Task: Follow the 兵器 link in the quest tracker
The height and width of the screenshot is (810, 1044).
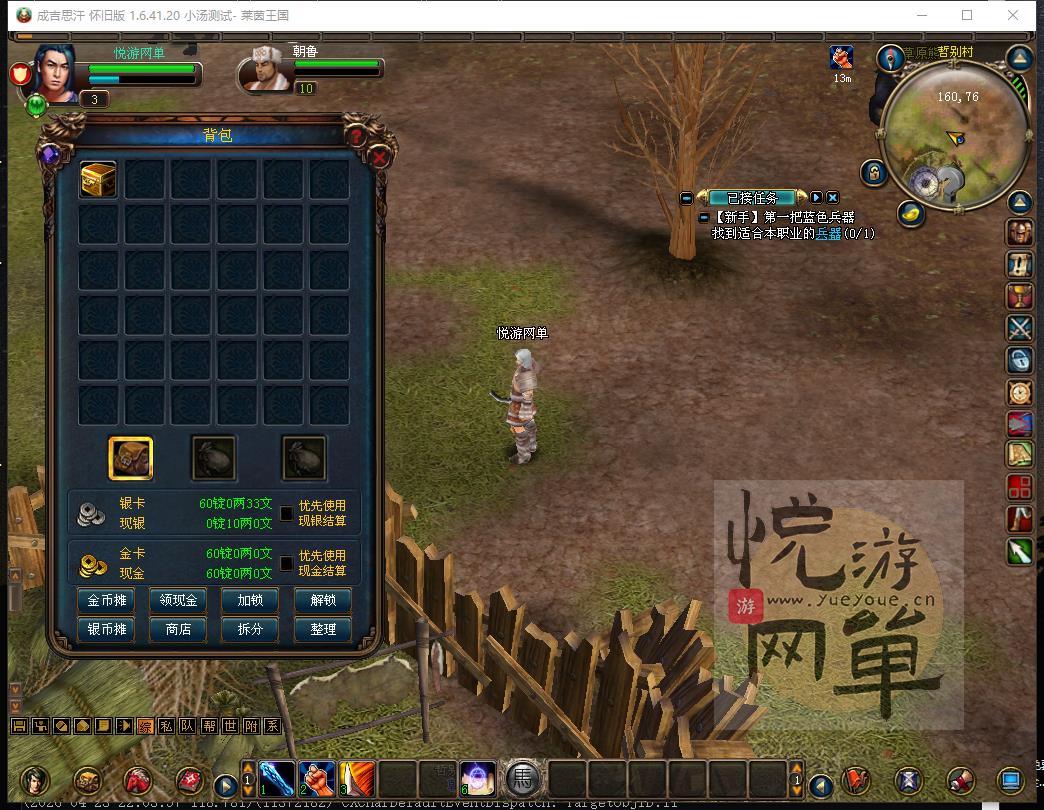Action: tap(828, 233)
